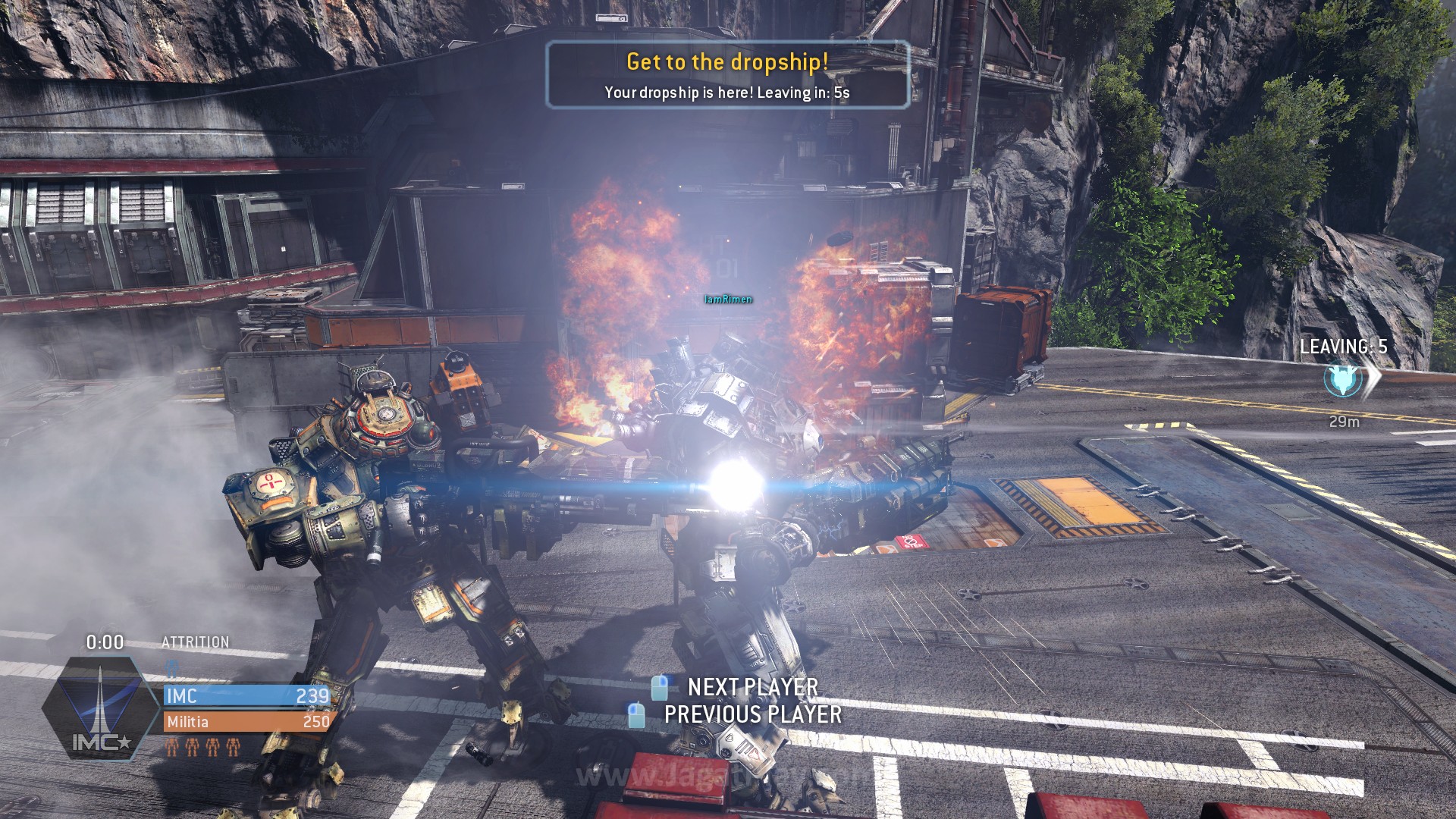This screenshot has width=1456, height=819.
Task: Choose the PREVIOUS PLAYER spectate option
Action: click(x=752, y=714)
